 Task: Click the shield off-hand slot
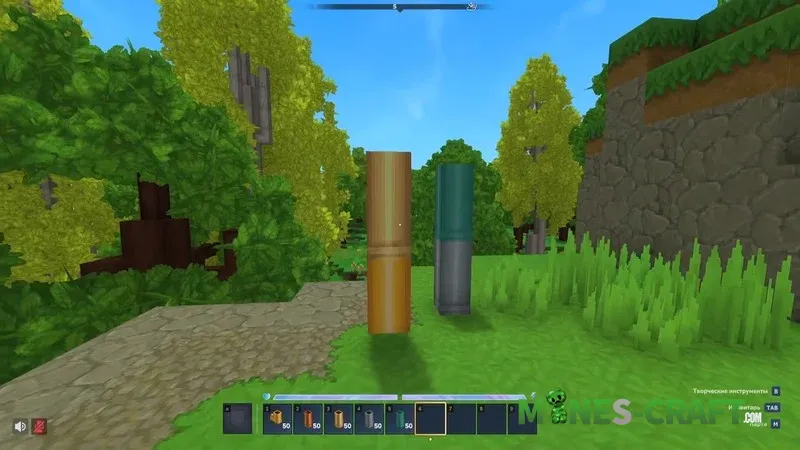pyautogui.click(x=238, y=418)
